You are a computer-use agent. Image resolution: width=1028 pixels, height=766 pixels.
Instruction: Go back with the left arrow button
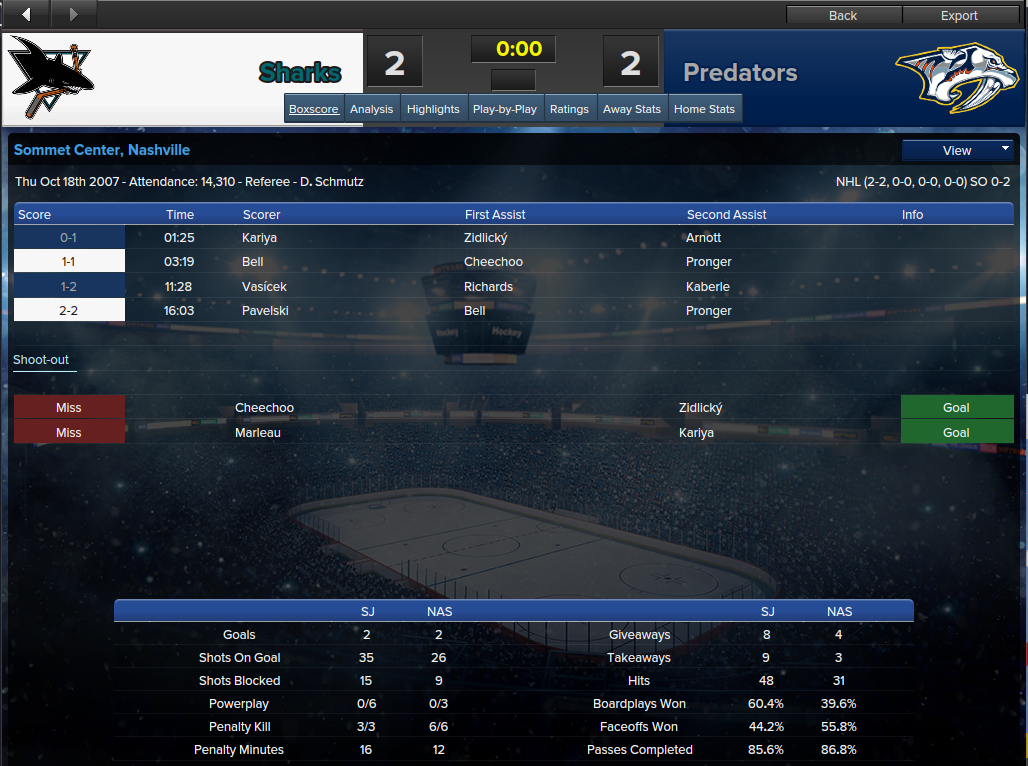(x=27, y=14)
